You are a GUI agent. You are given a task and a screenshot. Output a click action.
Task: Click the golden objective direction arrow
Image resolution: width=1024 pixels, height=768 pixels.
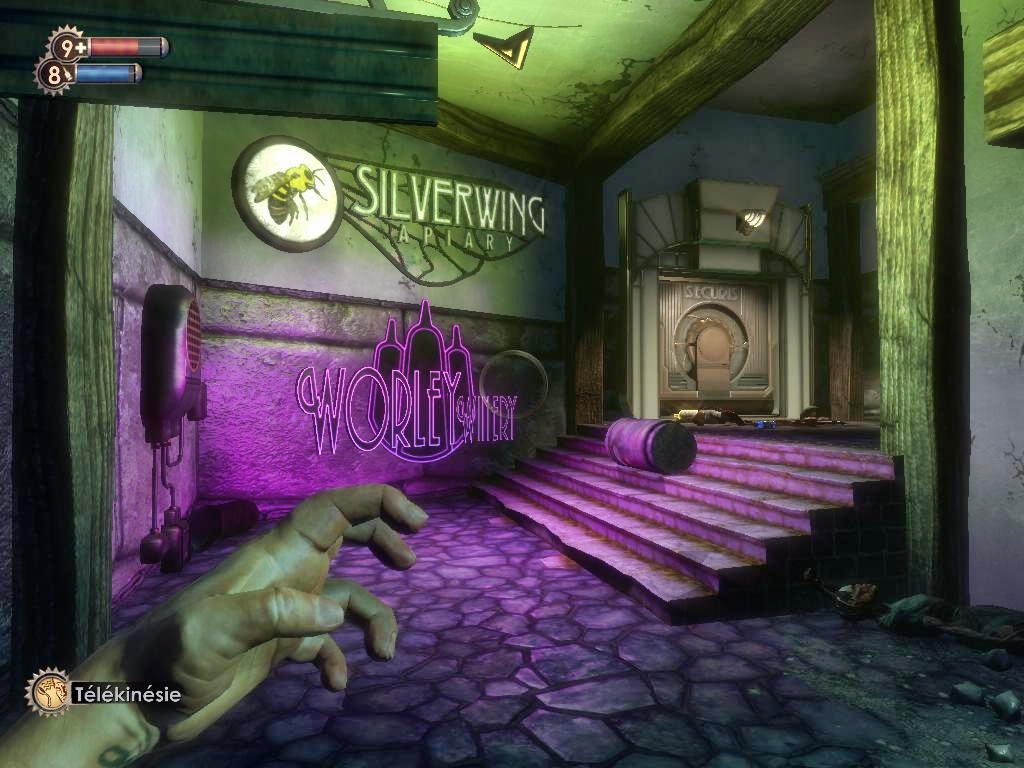pyautogui.click(x=504, y=46)
